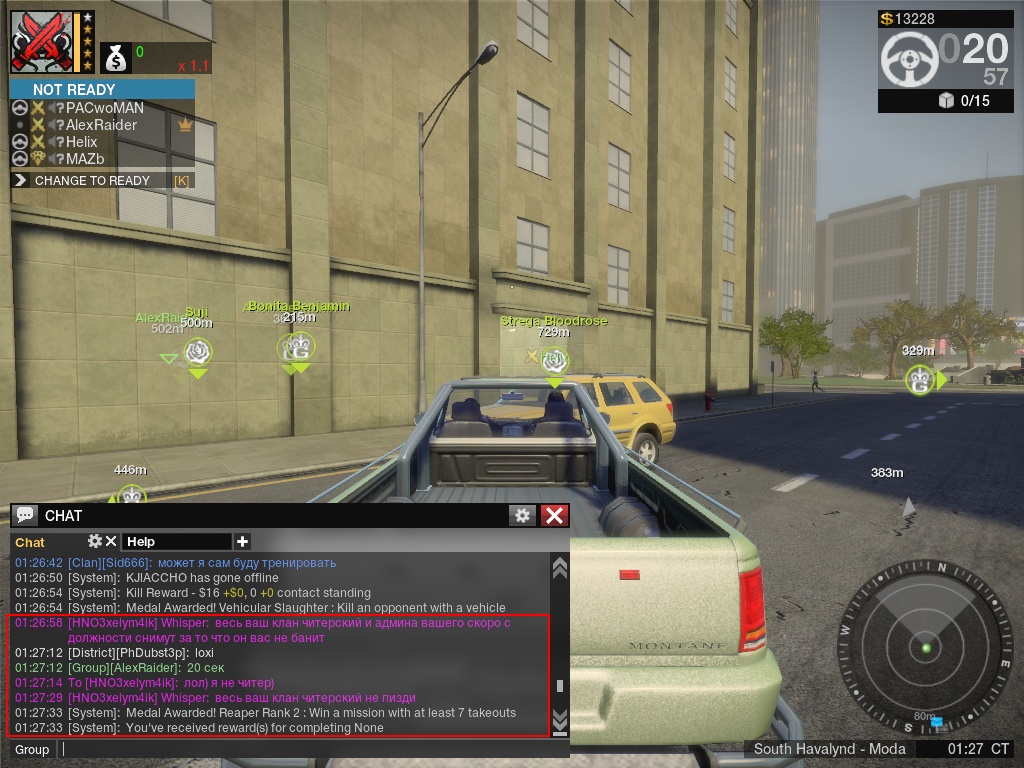Select group member Helix
The width and height of the screenshot is (1024, 768).
tap(82, 142)
